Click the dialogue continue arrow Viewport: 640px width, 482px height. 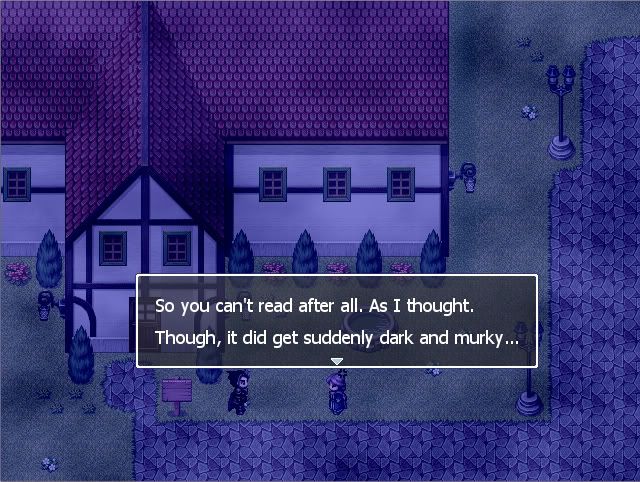click(x=337, y=361)
